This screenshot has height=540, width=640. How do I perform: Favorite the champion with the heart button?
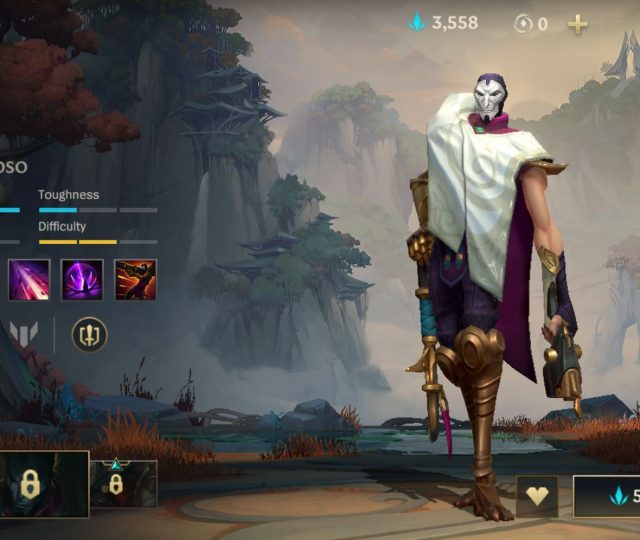537,496
